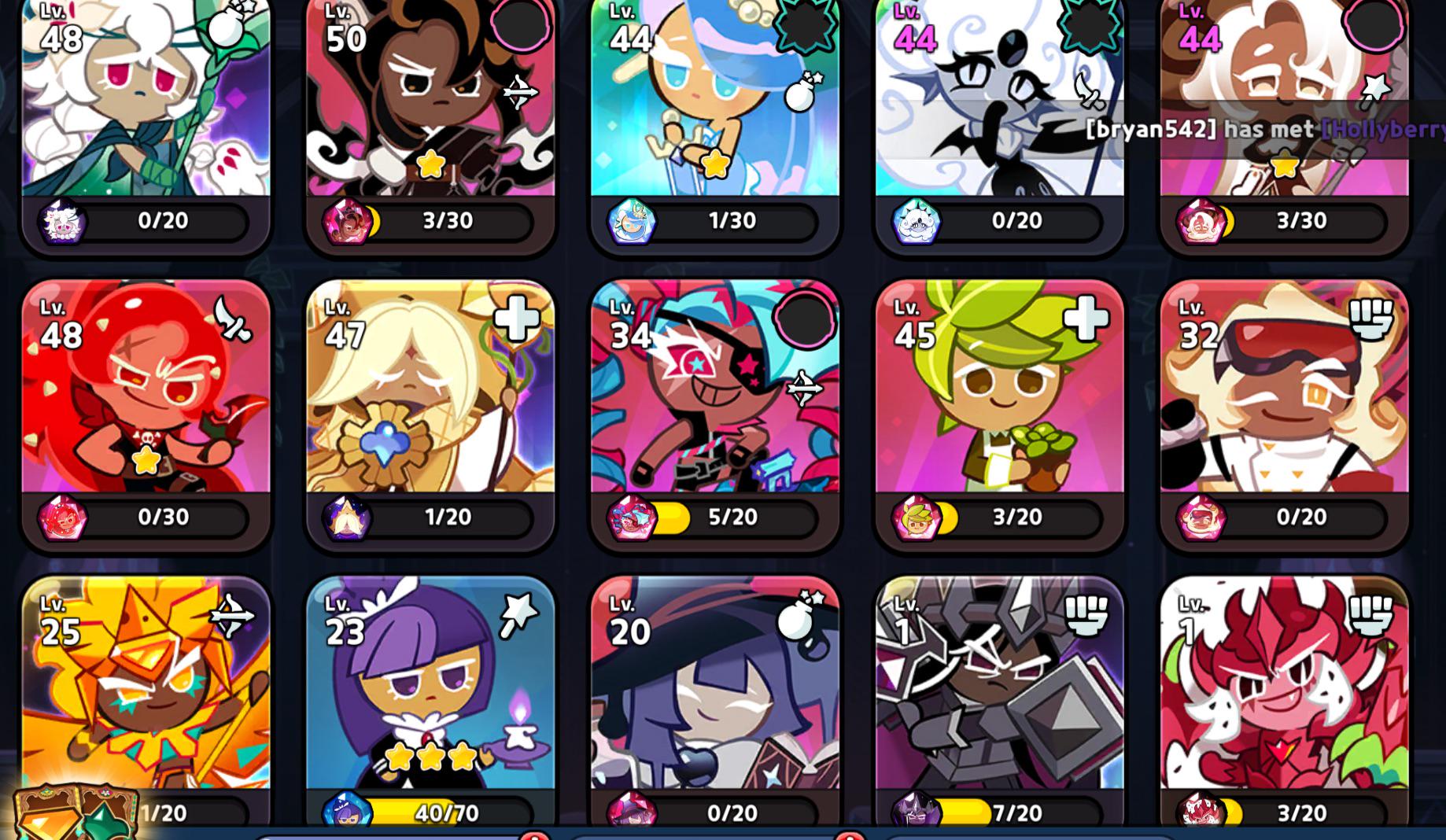This screenshot has width=1446, height=840.
Task: Click the magic wand icon on Lv 23 cookie
Action: 520,617
